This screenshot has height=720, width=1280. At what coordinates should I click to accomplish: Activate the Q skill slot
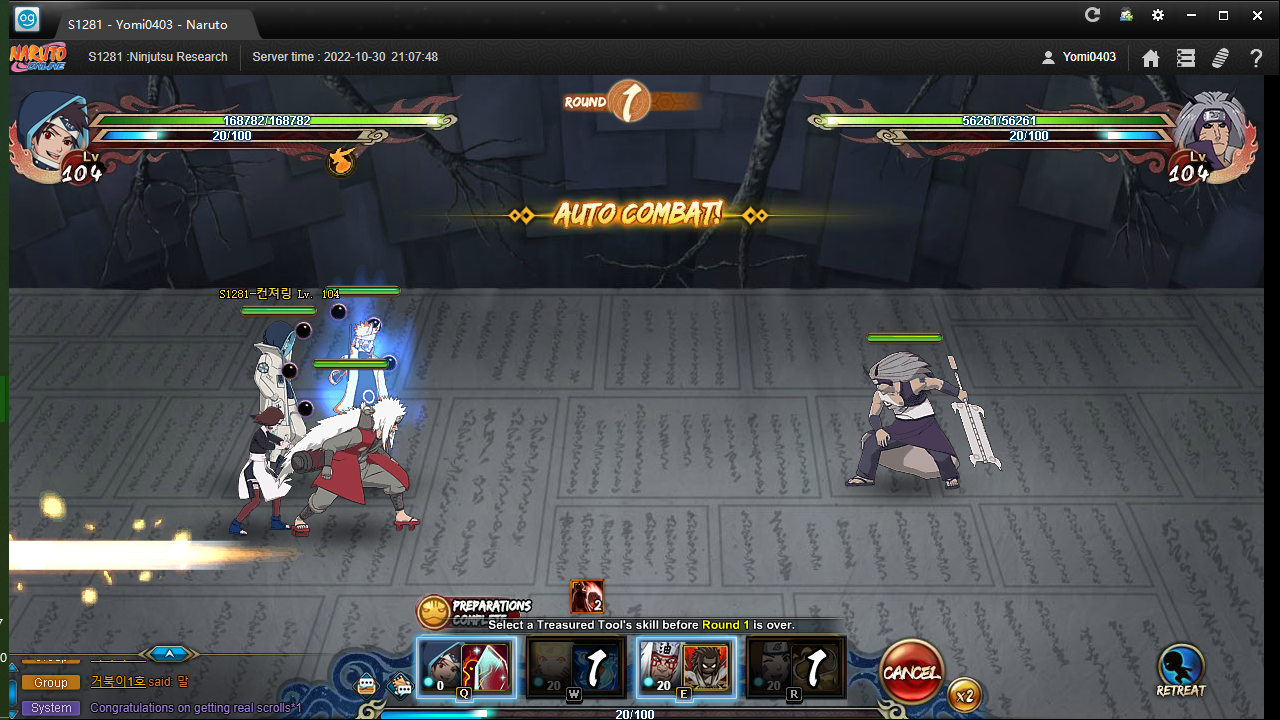point(466,667)
